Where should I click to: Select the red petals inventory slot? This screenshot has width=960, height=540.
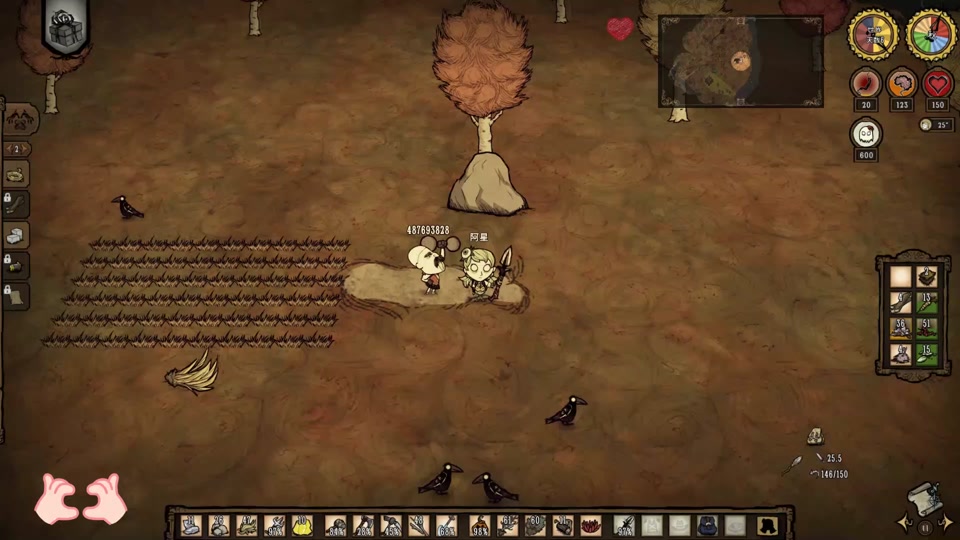click(x=591, y=525)
